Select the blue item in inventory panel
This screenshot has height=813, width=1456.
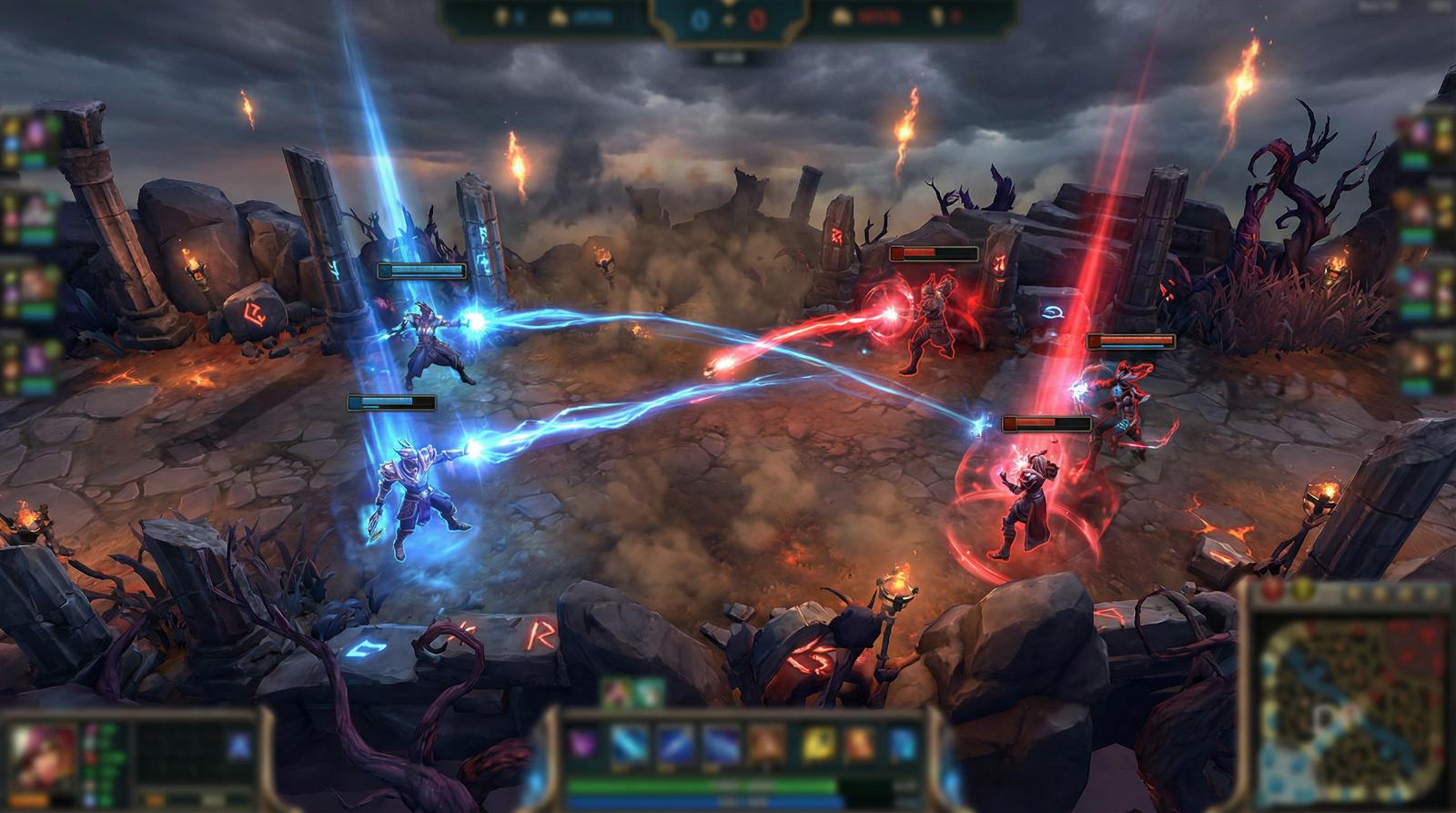point(239,747)
